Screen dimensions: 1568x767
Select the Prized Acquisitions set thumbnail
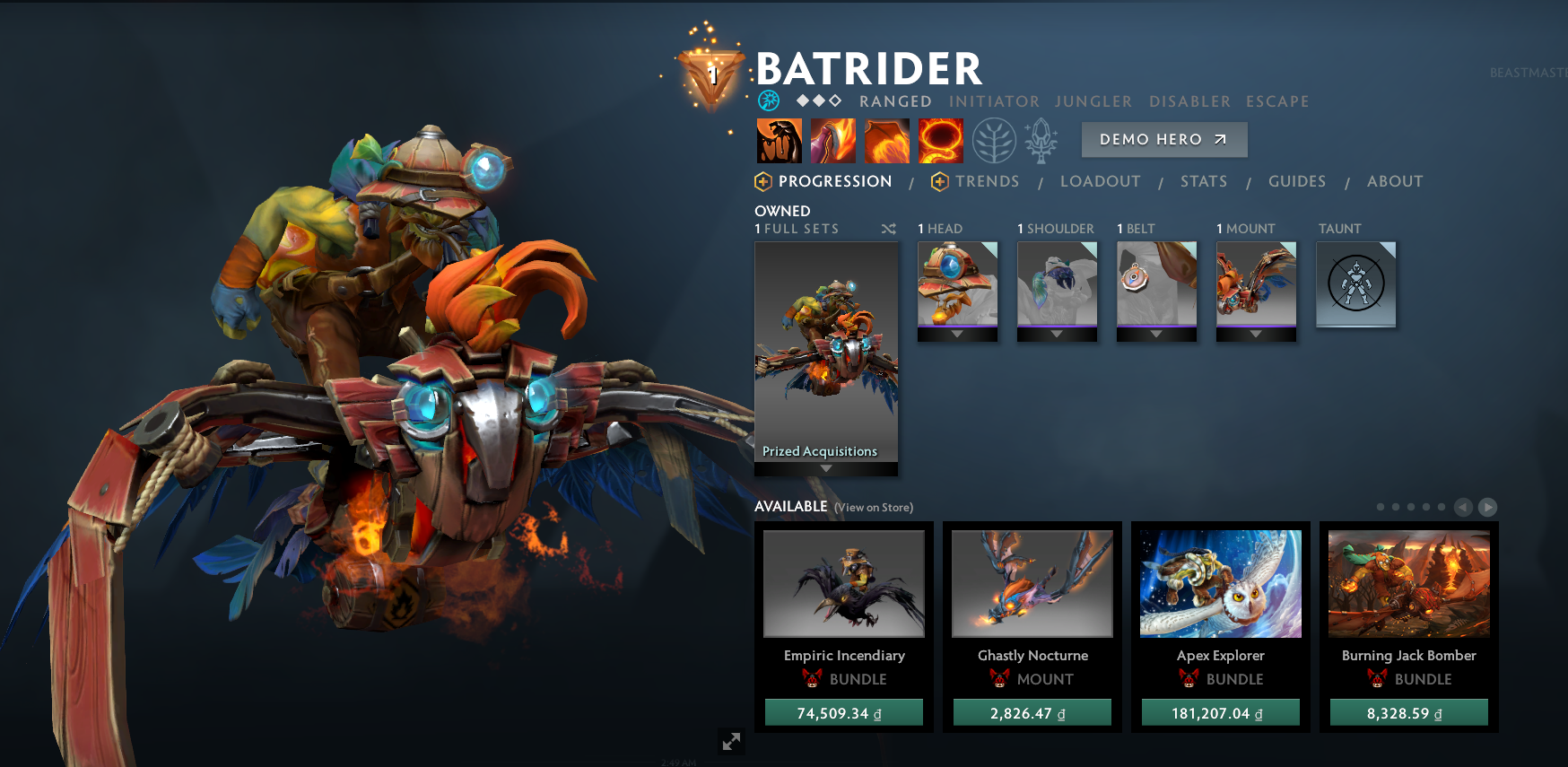pos(826,359)
